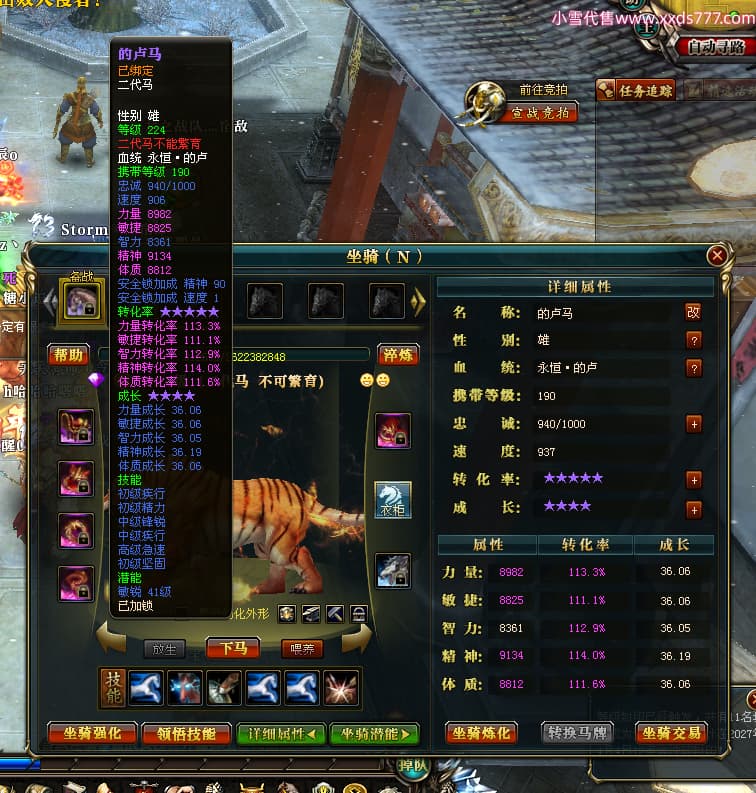
Task: Toggle the 详细属性 detailed attributes panel
Action: (x=281, y=733)
